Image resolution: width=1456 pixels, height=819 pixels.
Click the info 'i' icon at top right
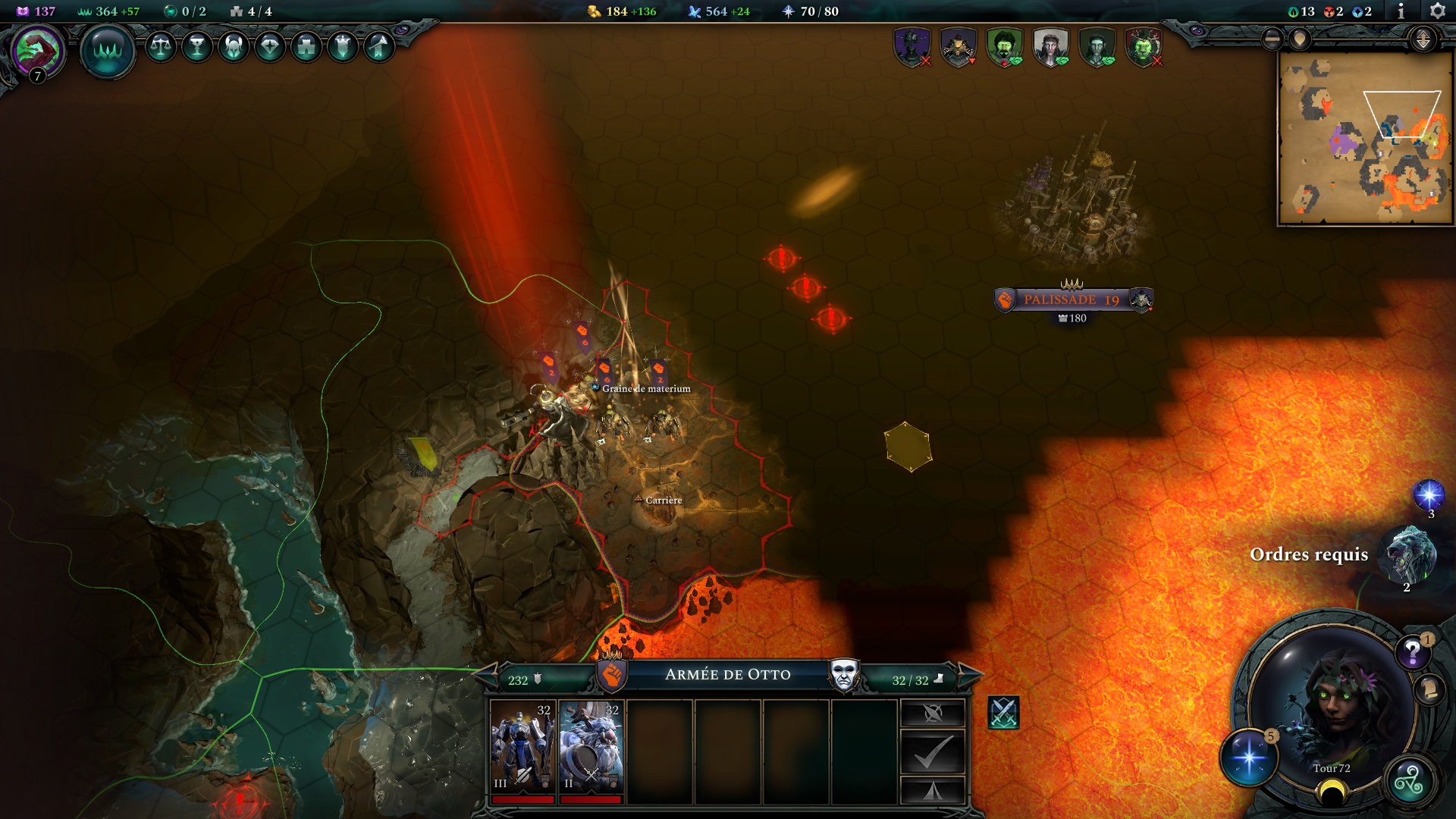[1401, 11]
